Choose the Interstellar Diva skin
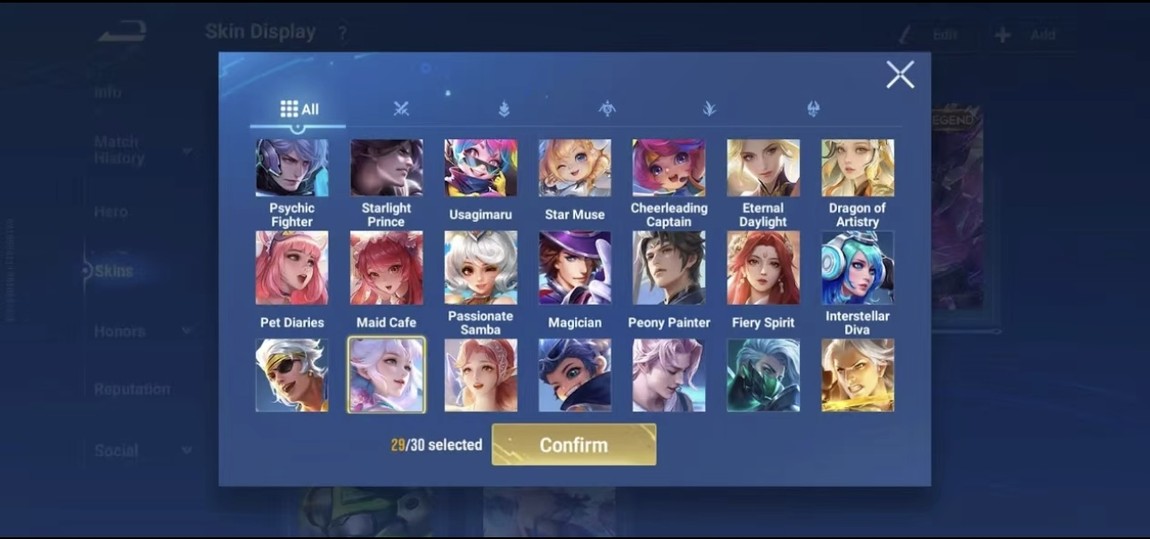The image size is (1150, 539). pos(857,267)
